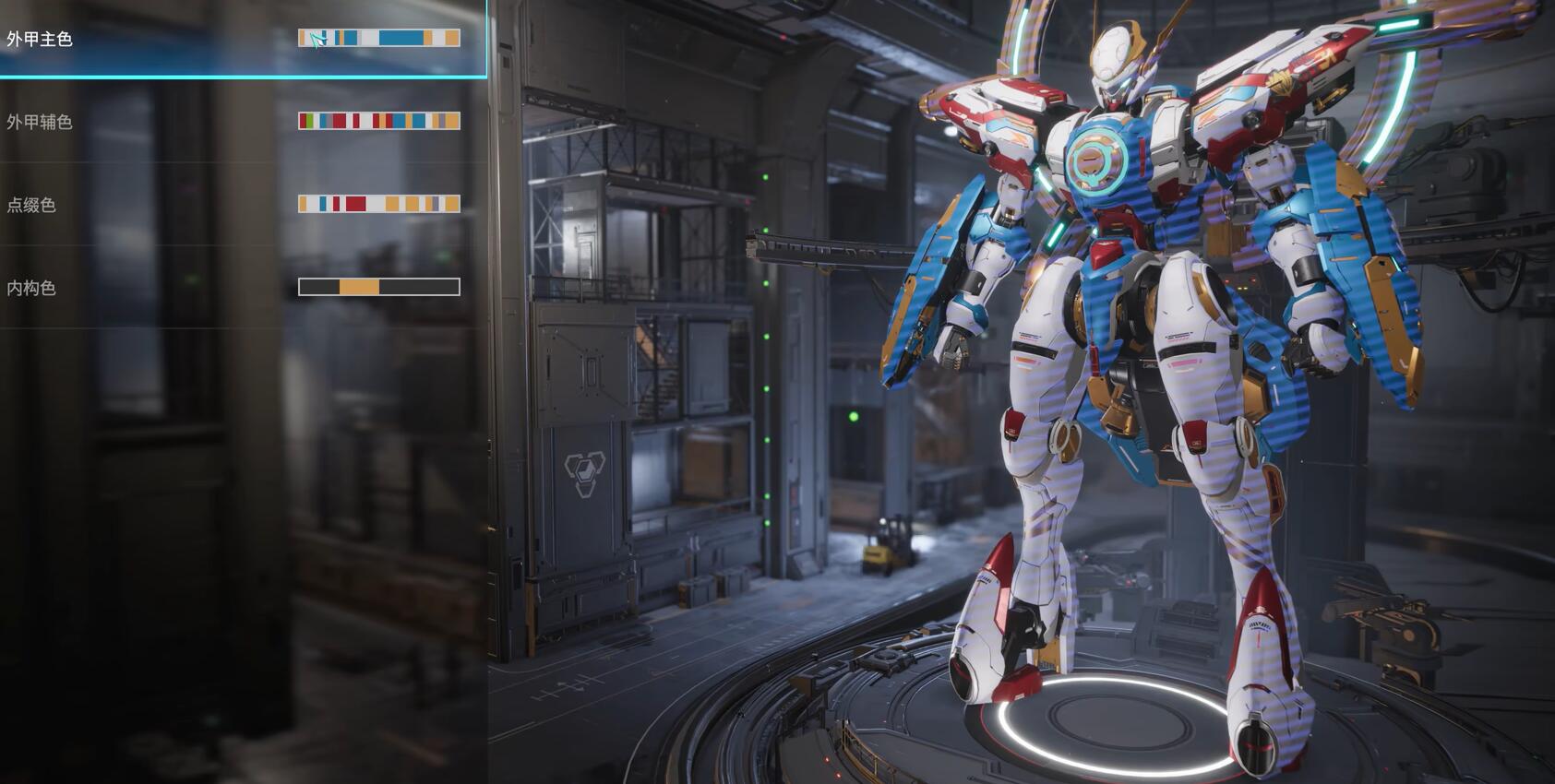Click the 点缀色 palette strip

click(378, 204)
